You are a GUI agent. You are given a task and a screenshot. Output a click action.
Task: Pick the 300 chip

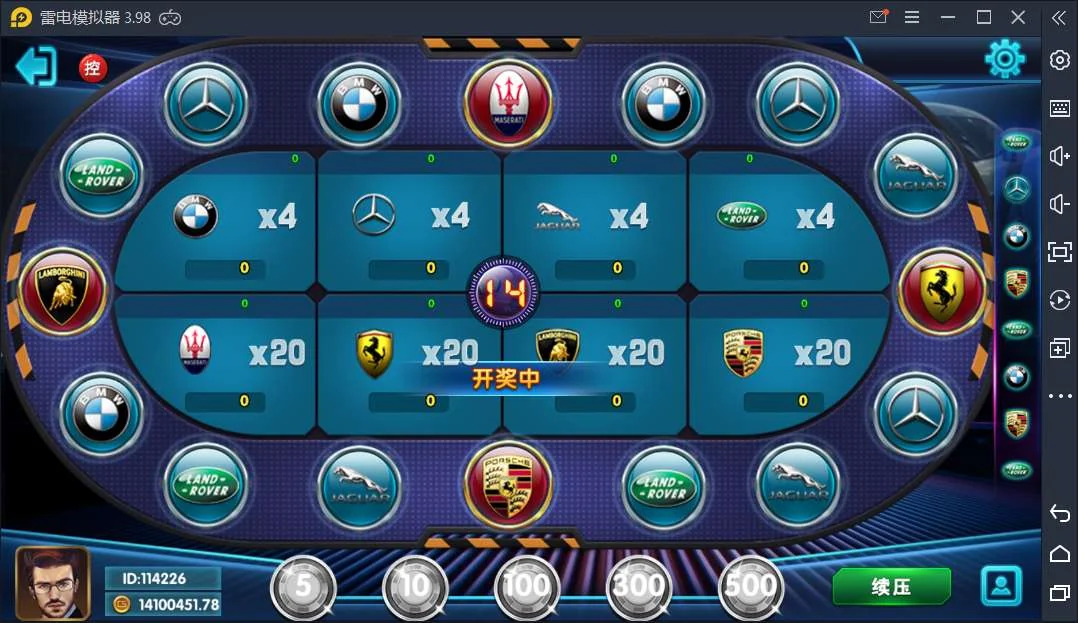(x=639, y=587)
